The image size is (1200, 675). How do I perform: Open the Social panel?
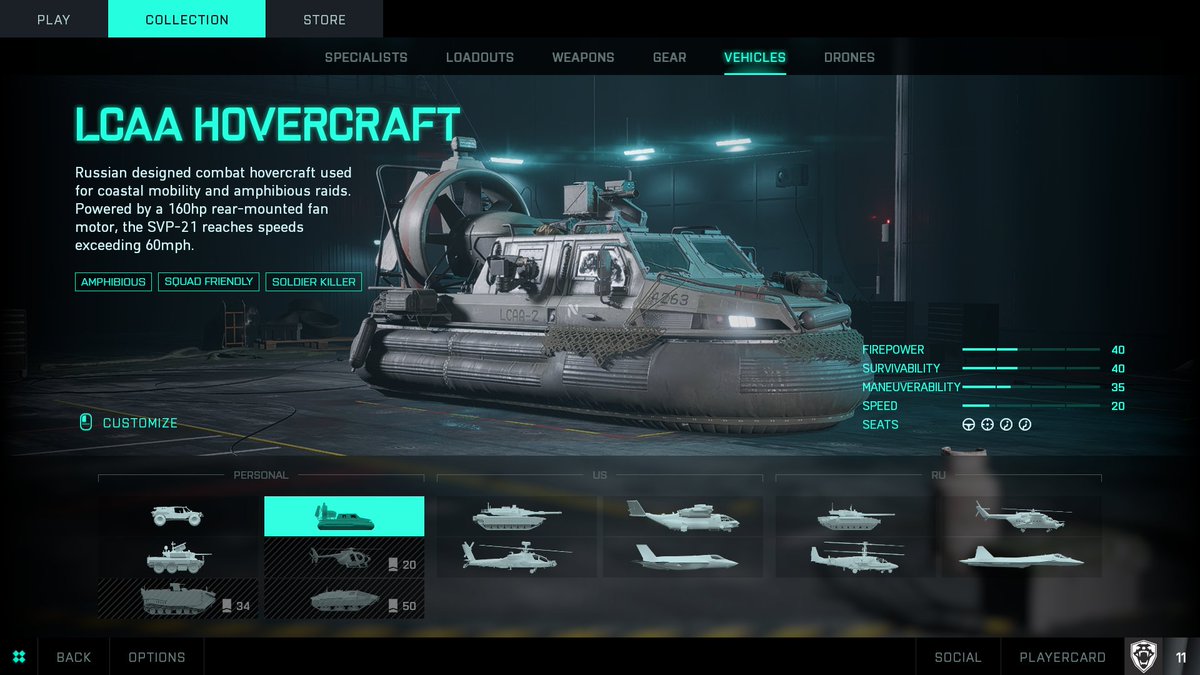click(957, 657)
